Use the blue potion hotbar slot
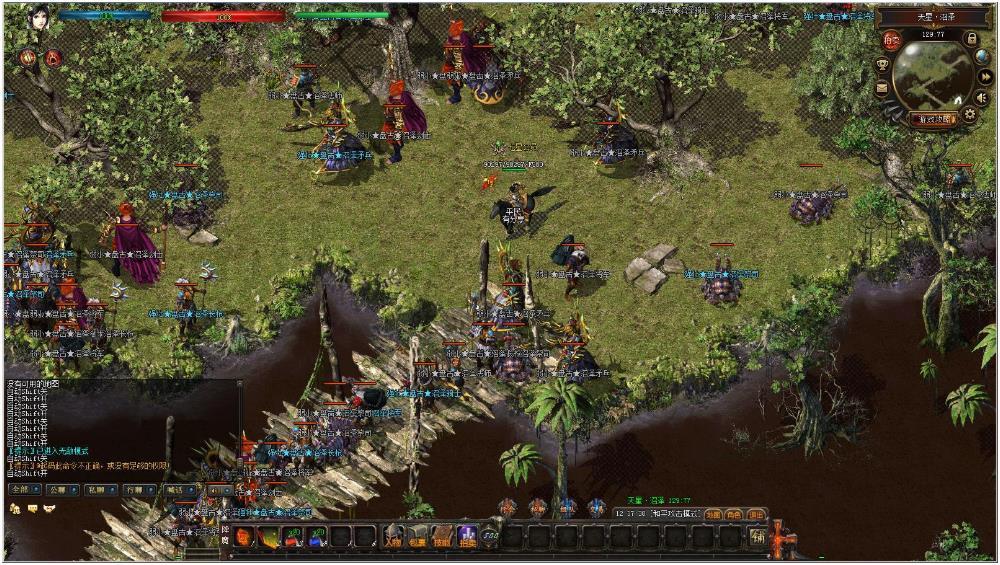Viewport: 1000px width, 565px height. [317, 537]
